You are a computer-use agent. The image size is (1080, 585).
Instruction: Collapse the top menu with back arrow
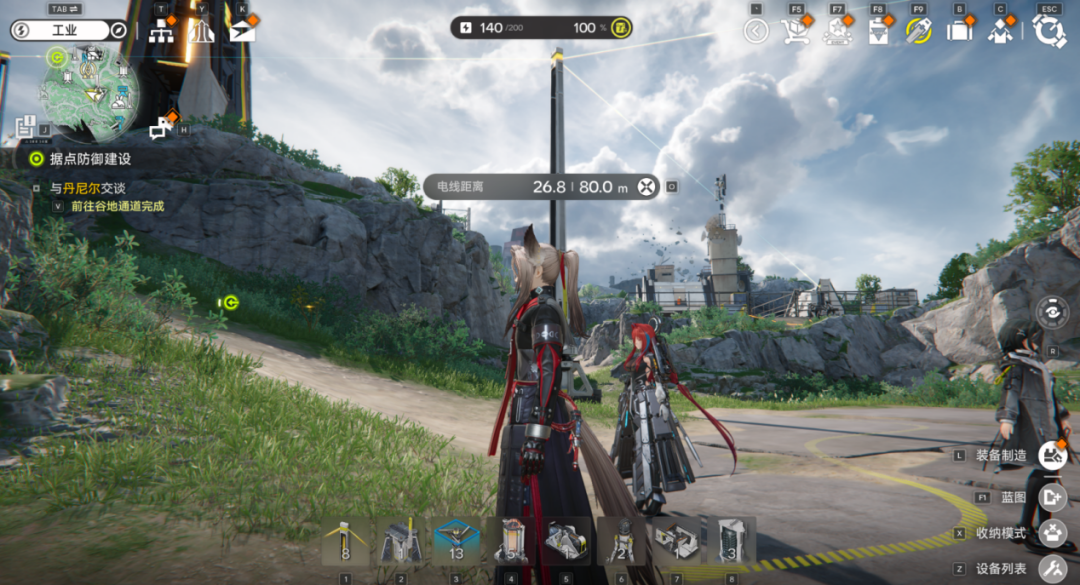tap(756, 31)
